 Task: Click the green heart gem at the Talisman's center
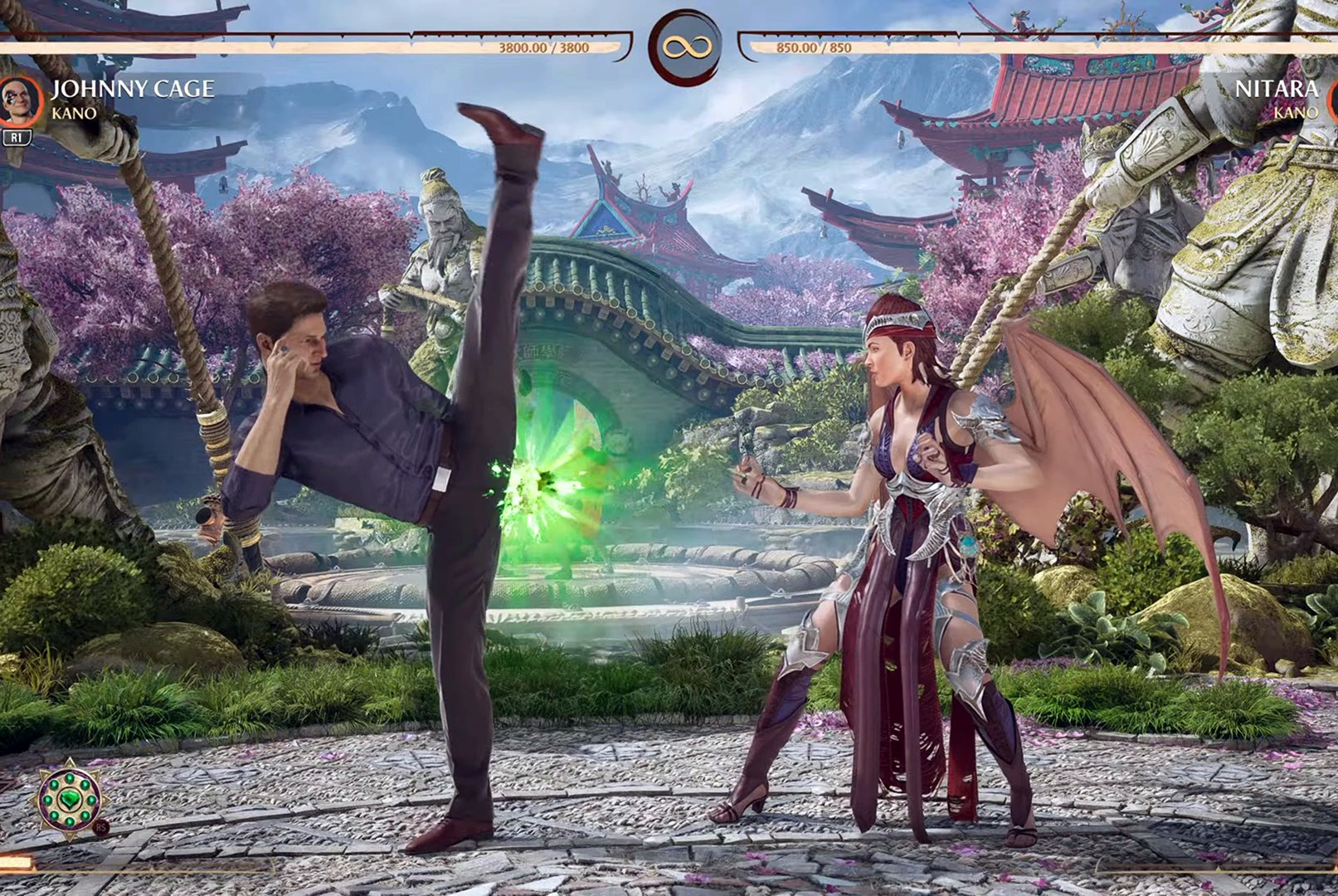pyautogui.click(x=71, y=799)
